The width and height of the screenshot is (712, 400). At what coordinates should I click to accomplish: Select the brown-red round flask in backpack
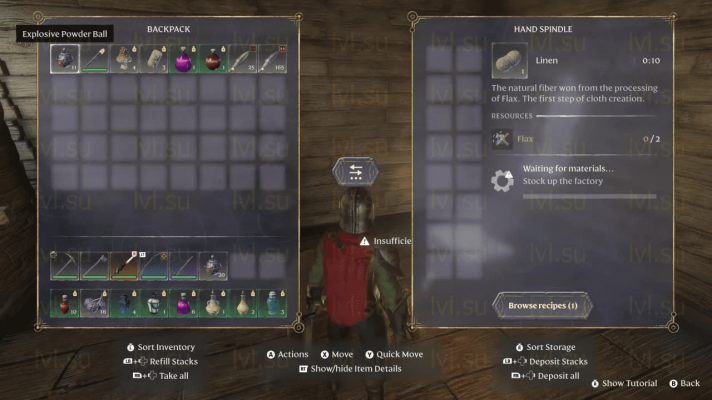pos(214,59)
